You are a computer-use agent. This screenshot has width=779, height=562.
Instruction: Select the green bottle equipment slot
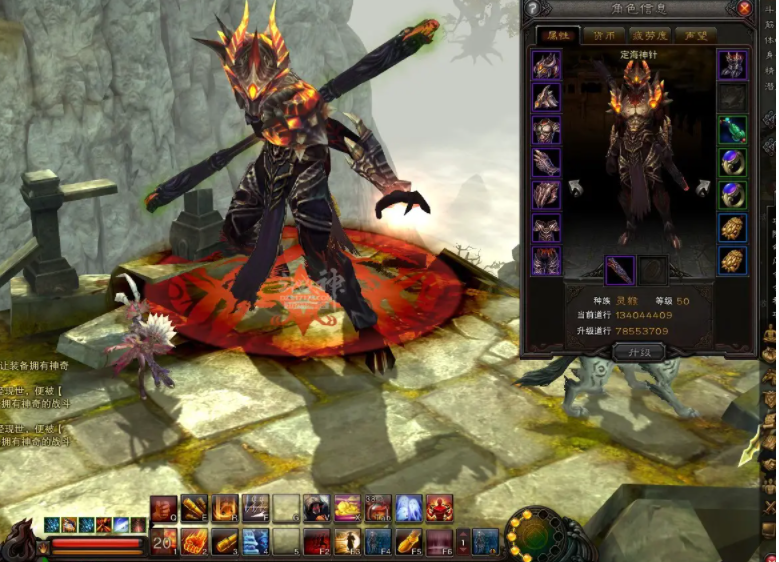tap(733, 130)
